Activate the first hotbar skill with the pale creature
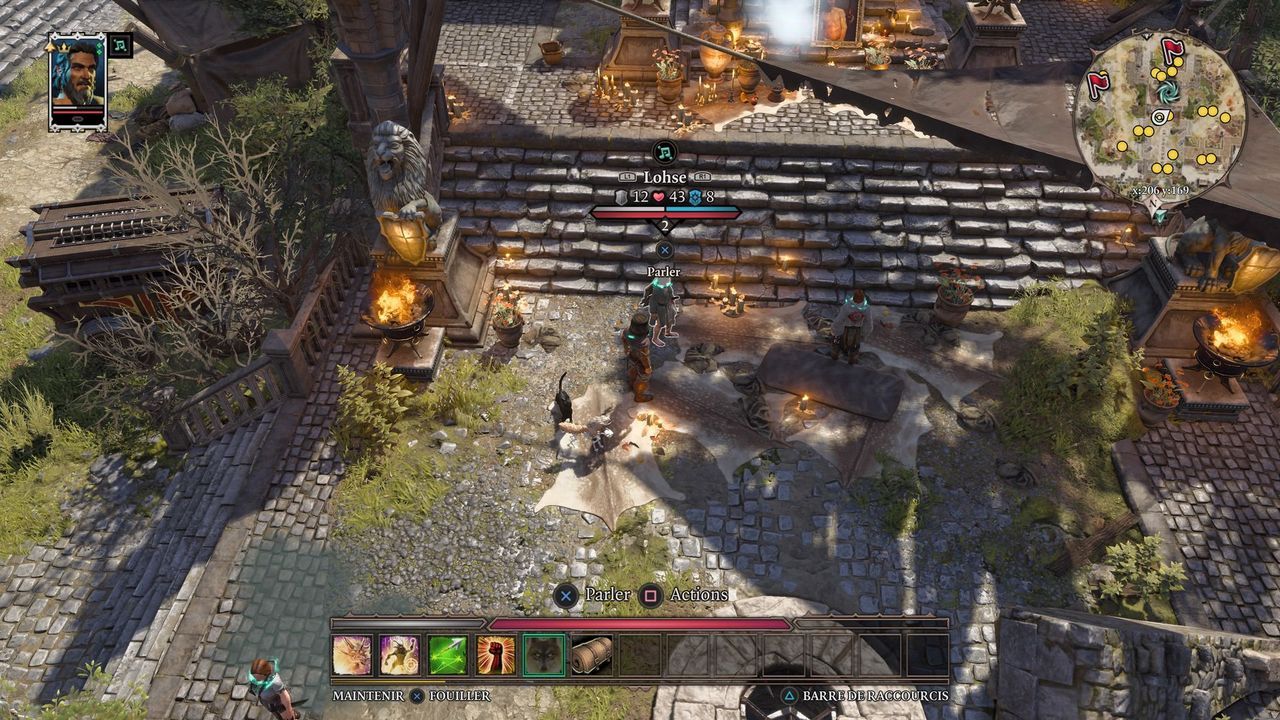The height and width of the screenshot is (720, 1280). (352, 655)
